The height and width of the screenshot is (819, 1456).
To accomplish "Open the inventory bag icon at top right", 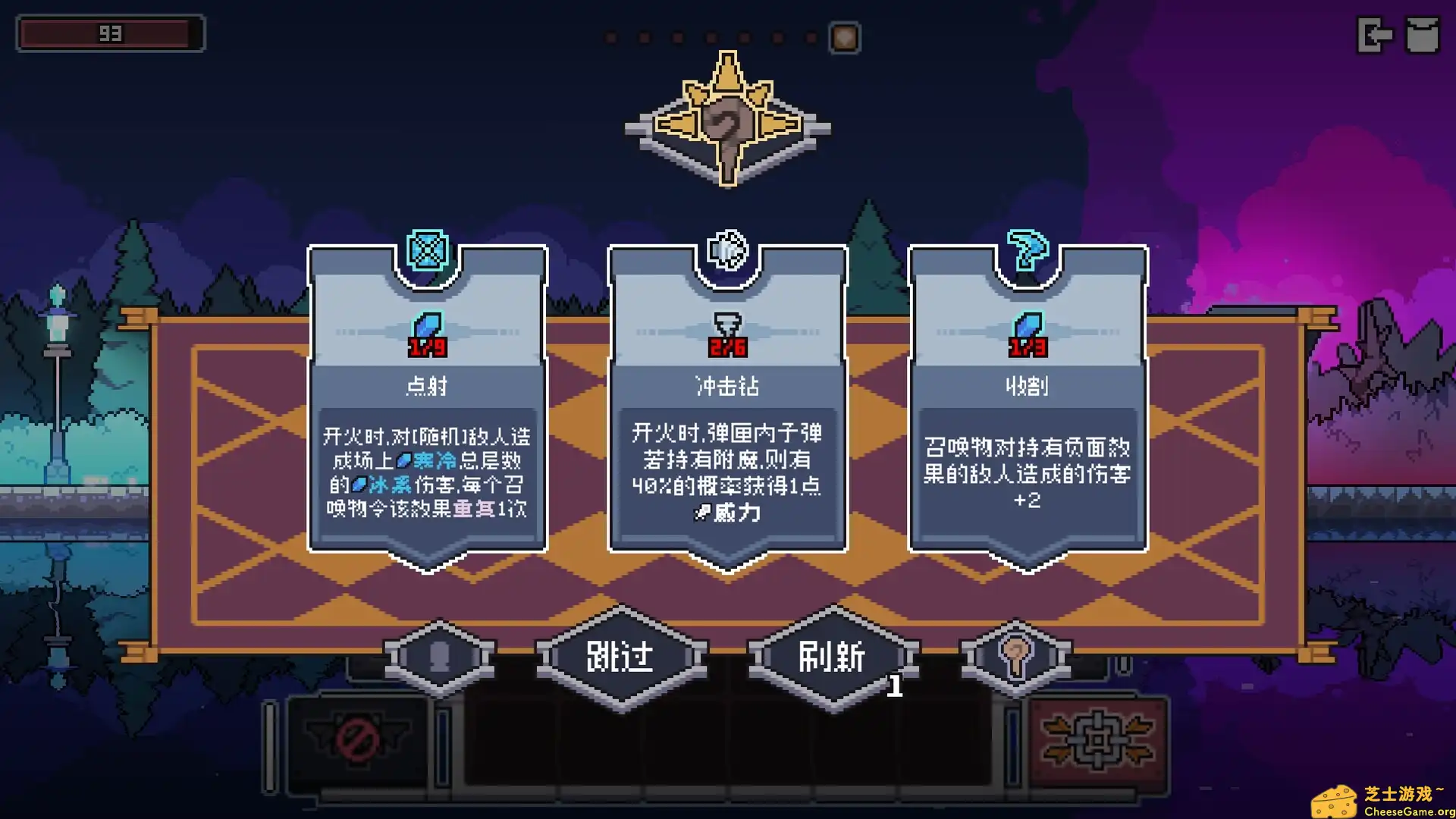I will (x=1424, y=33).
